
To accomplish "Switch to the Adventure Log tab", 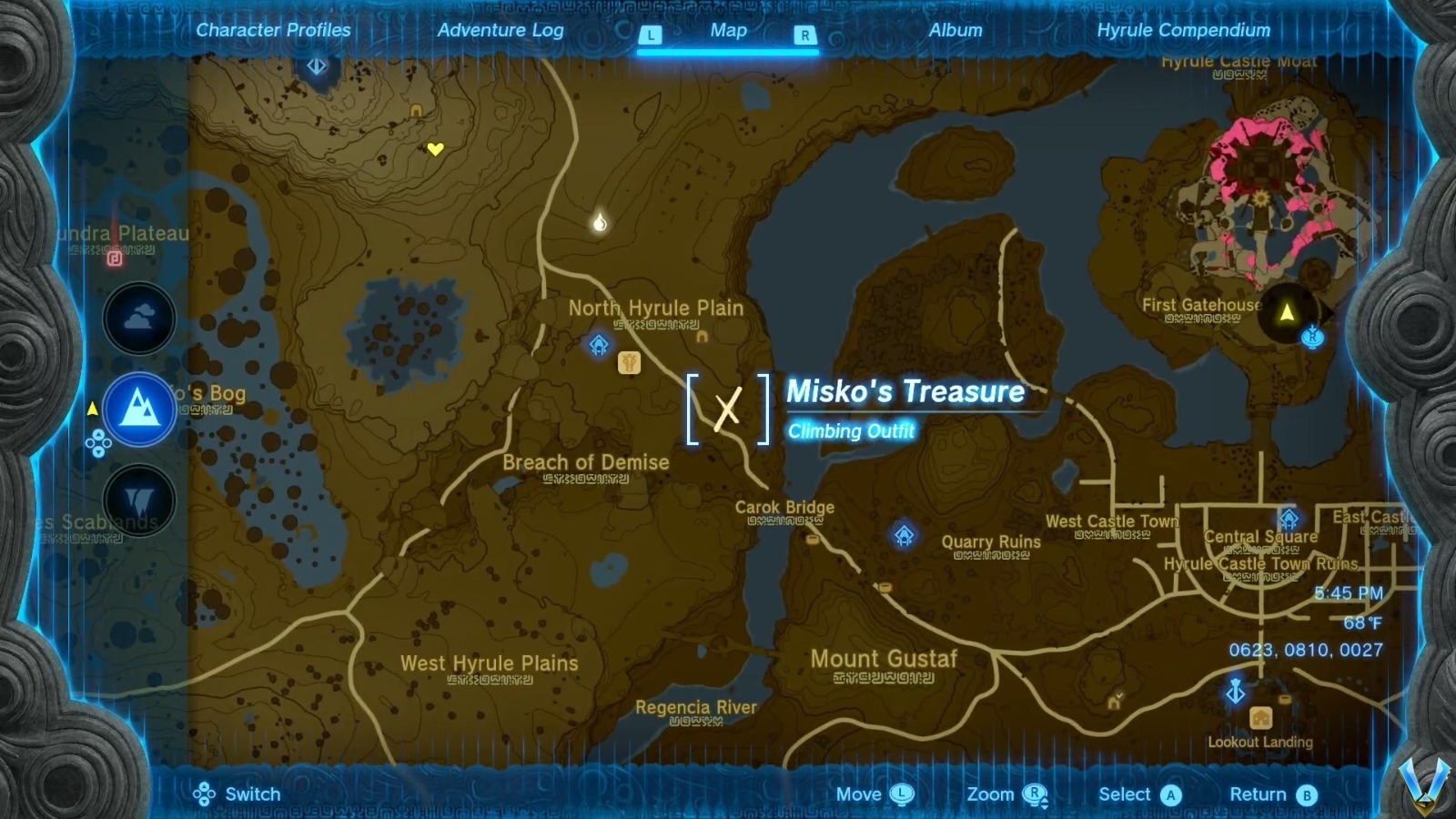I will click(501, 30).
